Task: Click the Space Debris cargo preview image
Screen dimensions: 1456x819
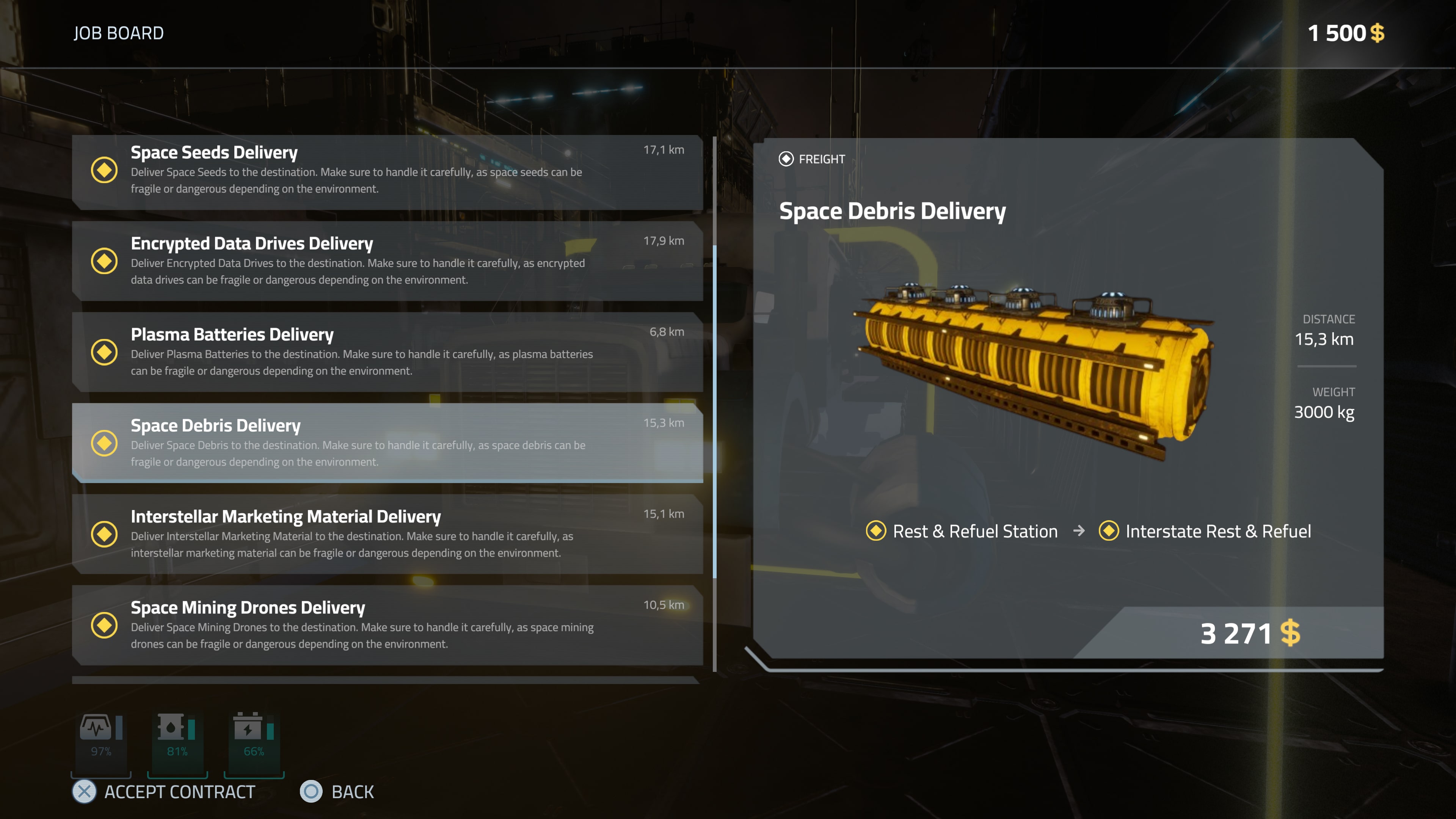Action: 1034,370
